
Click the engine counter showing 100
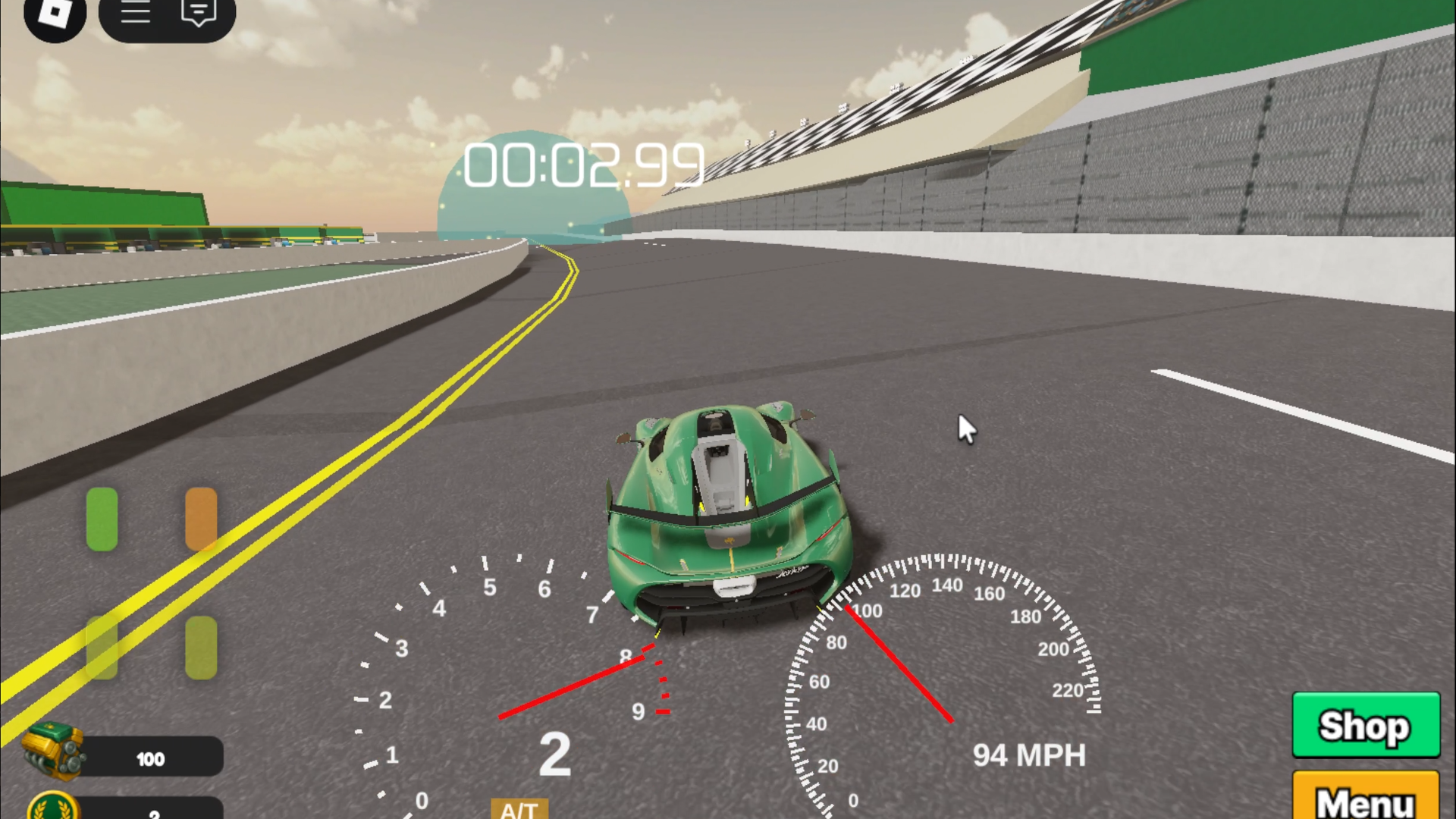point(152,758)
